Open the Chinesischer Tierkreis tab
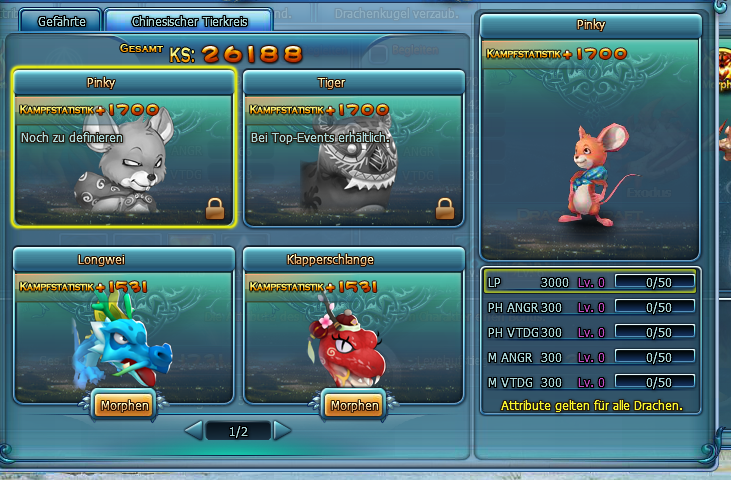This screenshot has height=480, width=731. point(188,21)
